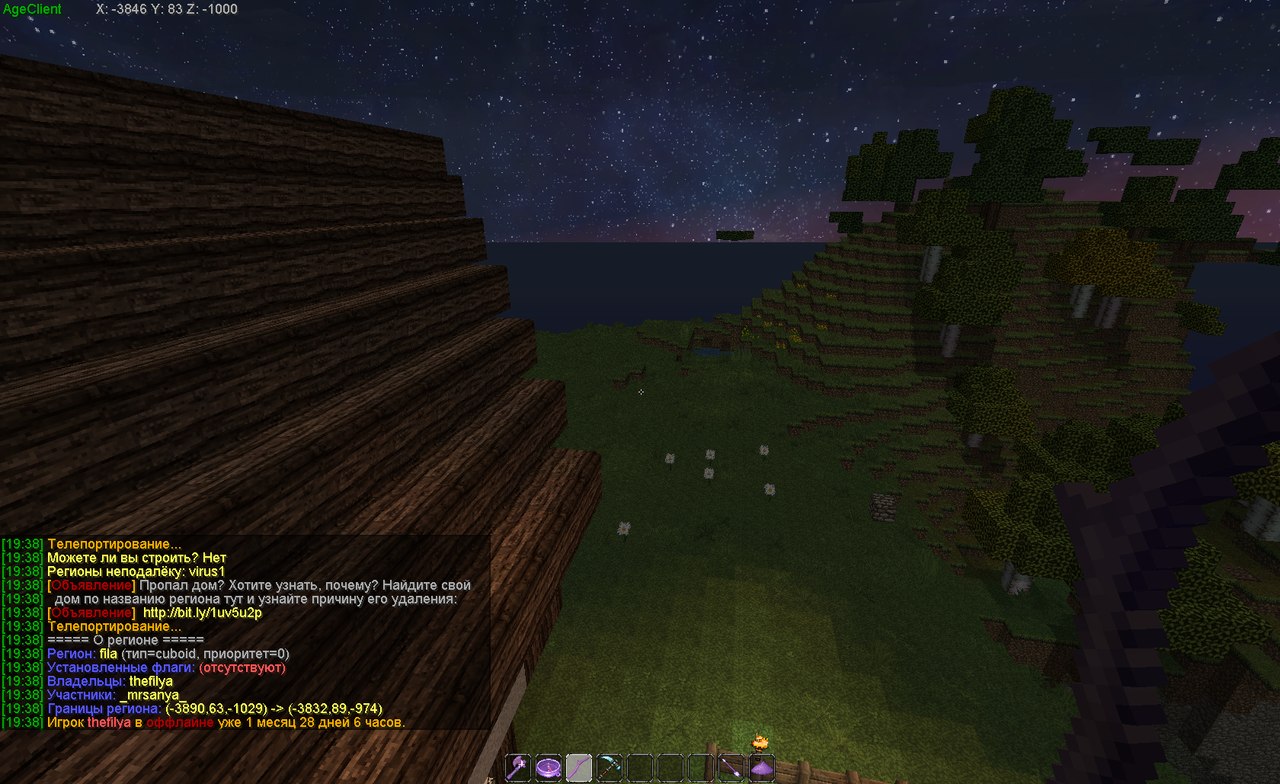Choose the highlighted purple stick slot
This screenshot has height=784, width=1280.
click(x=579, y=767)
